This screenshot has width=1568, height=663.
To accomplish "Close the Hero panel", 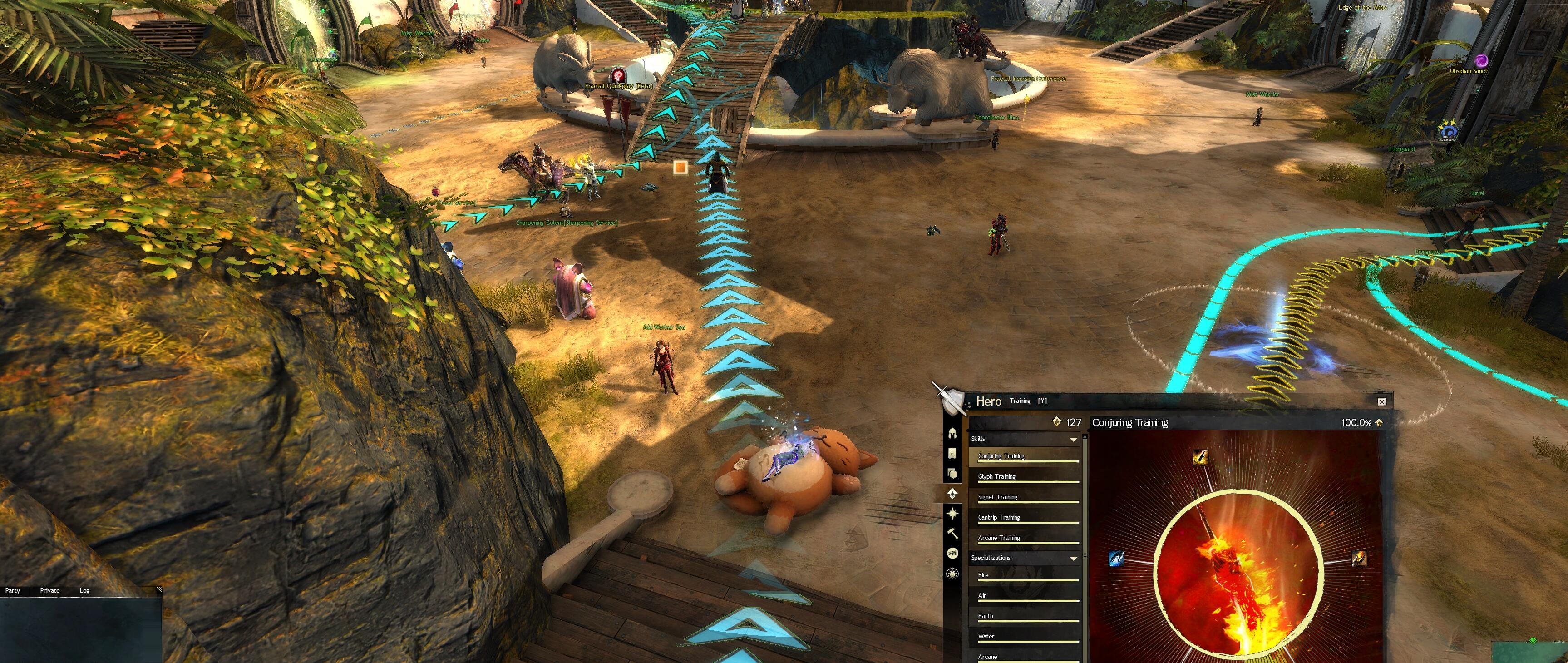I will pos(1381,402).
